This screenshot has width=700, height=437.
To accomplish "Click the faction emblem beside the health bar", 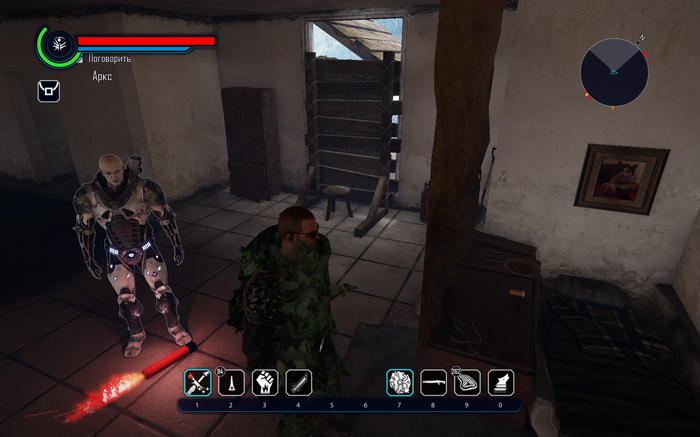I will (58, 44).
